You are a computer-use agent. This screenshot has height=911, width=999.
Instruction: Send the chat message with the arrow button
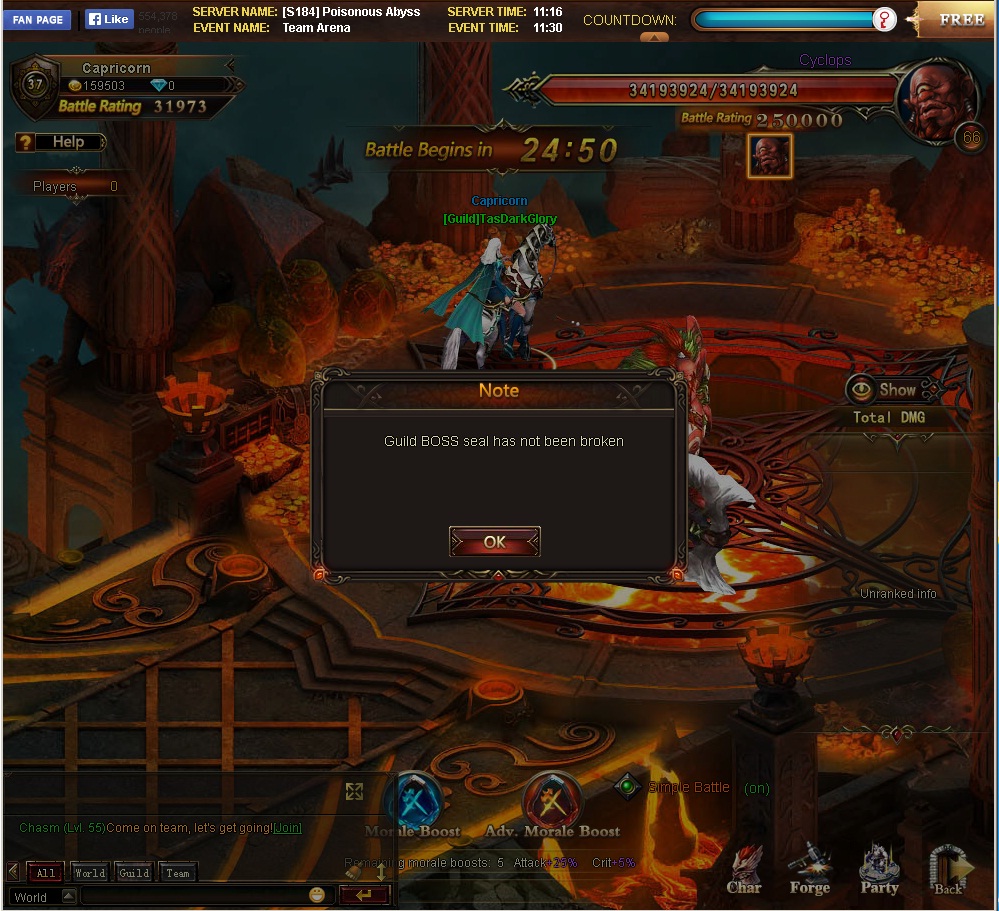pyautogui.click(x=364, y=895)
